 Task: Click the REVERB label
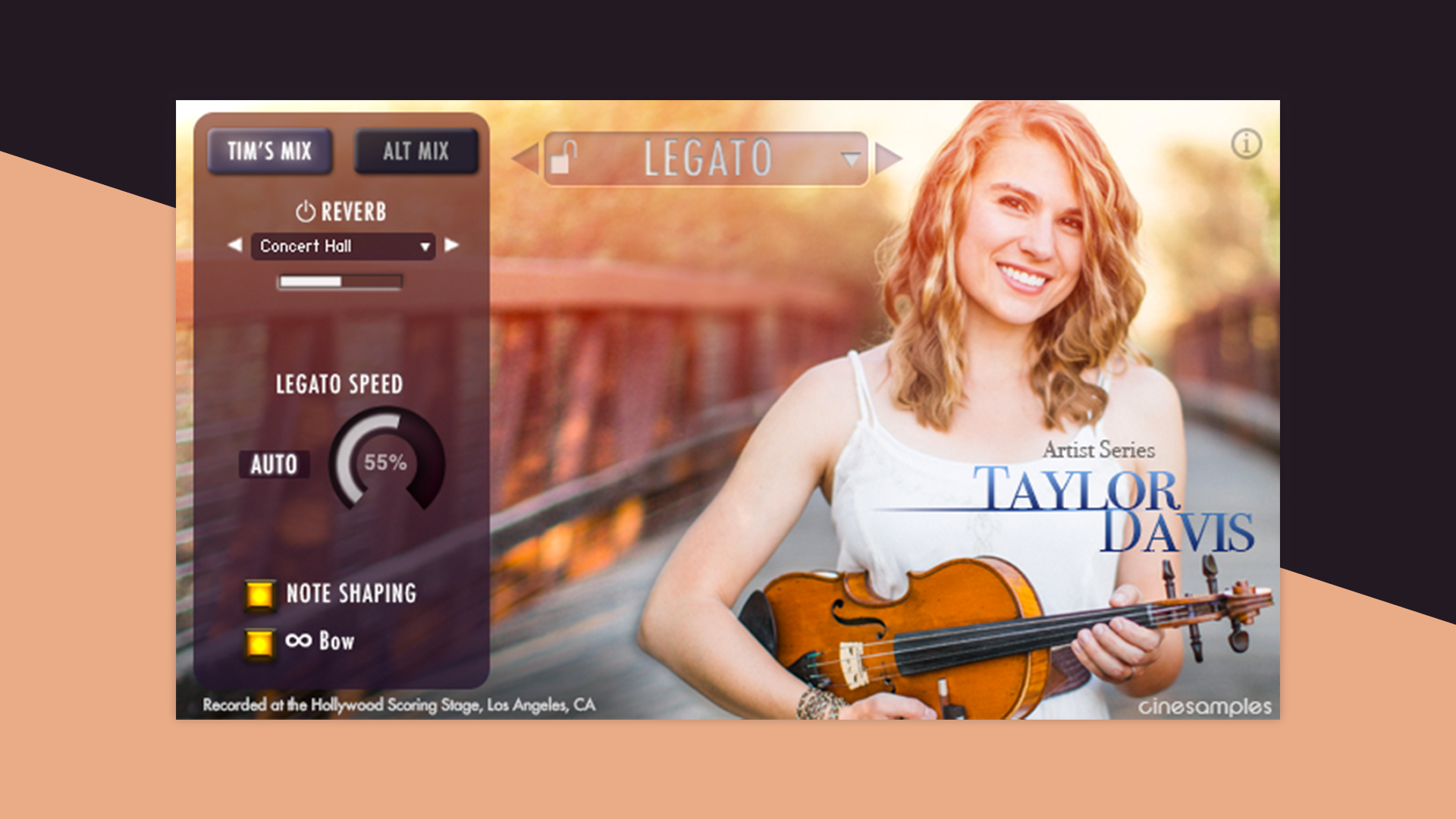pos(354,213)
